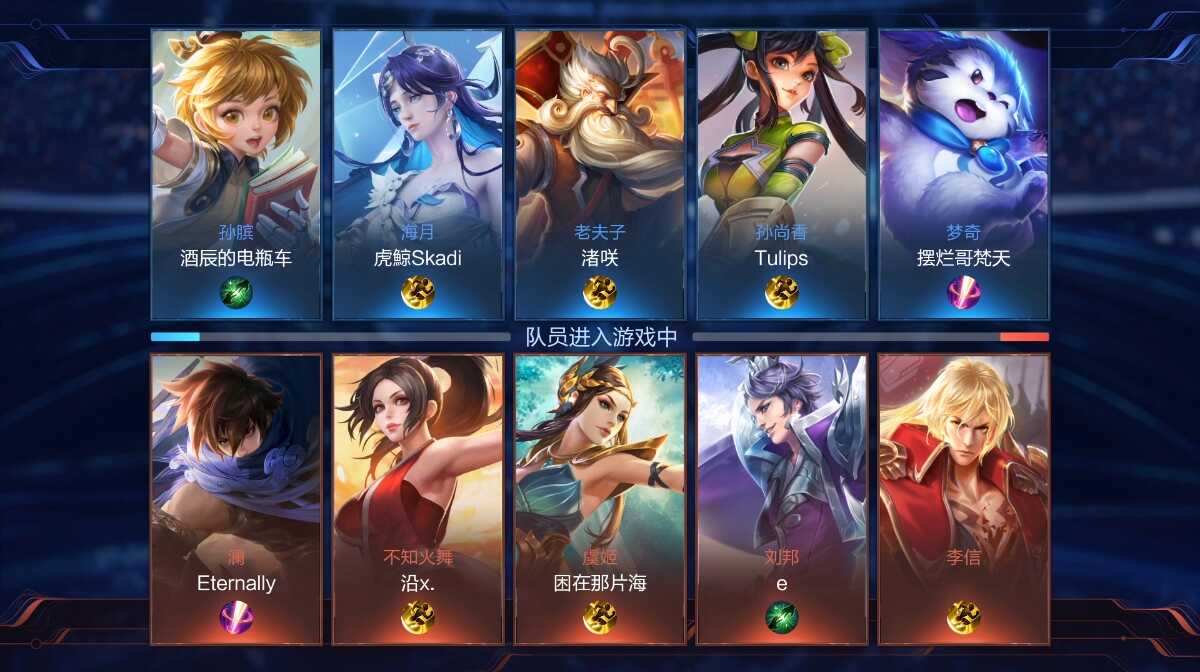This screenshot has width=1200, height=672.
Task: Click the gold Flash spell icon under Tulips
Action: pyautogui.click(x=782, y=292)
